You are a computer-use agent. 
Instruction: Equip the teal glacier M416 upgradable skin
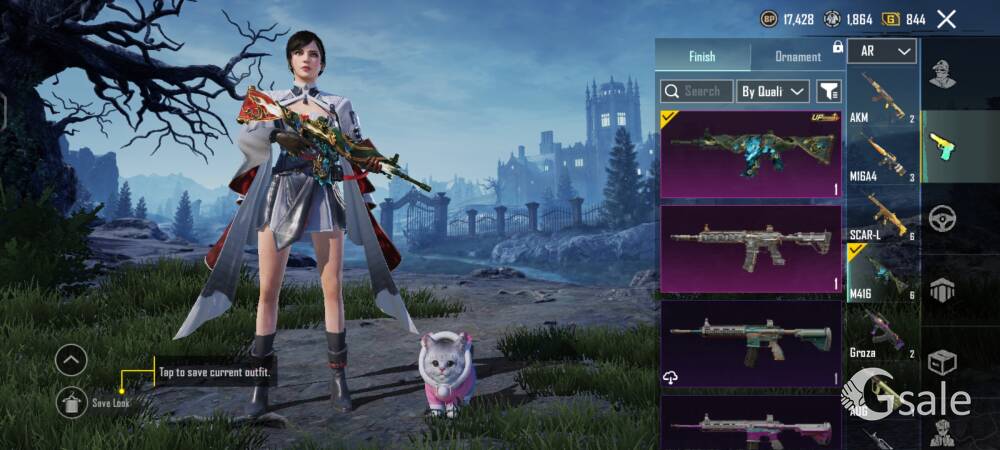(750, 153)
